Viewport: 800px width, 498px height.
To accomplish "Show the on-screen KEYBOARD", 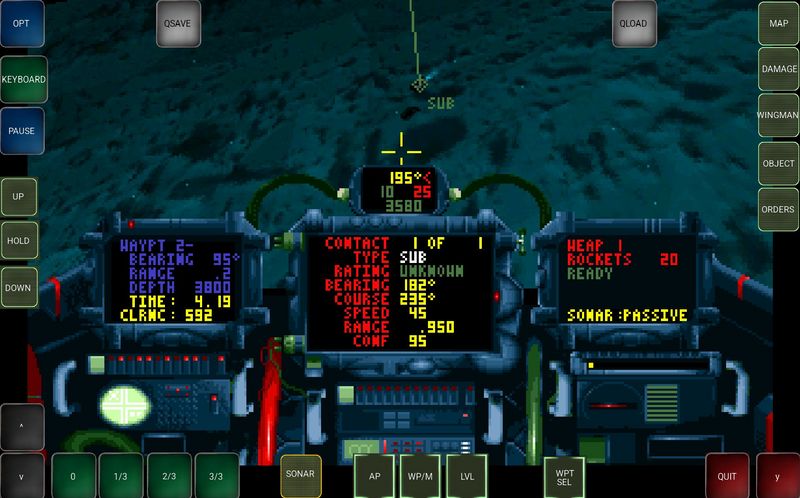I will click(22, 78).
